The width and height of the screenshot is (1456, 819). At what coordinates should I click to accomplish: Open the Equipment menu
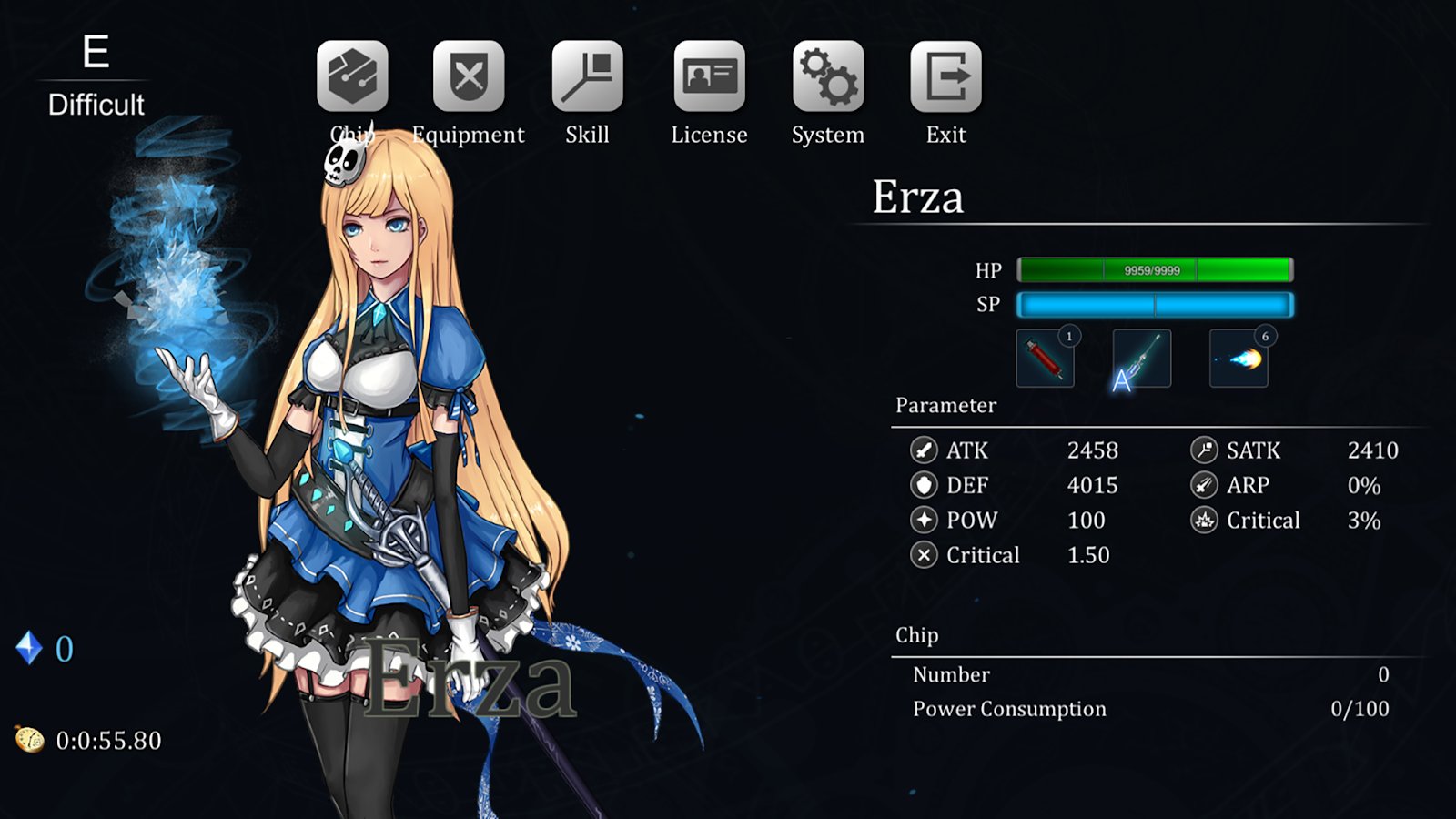(469, 76)
